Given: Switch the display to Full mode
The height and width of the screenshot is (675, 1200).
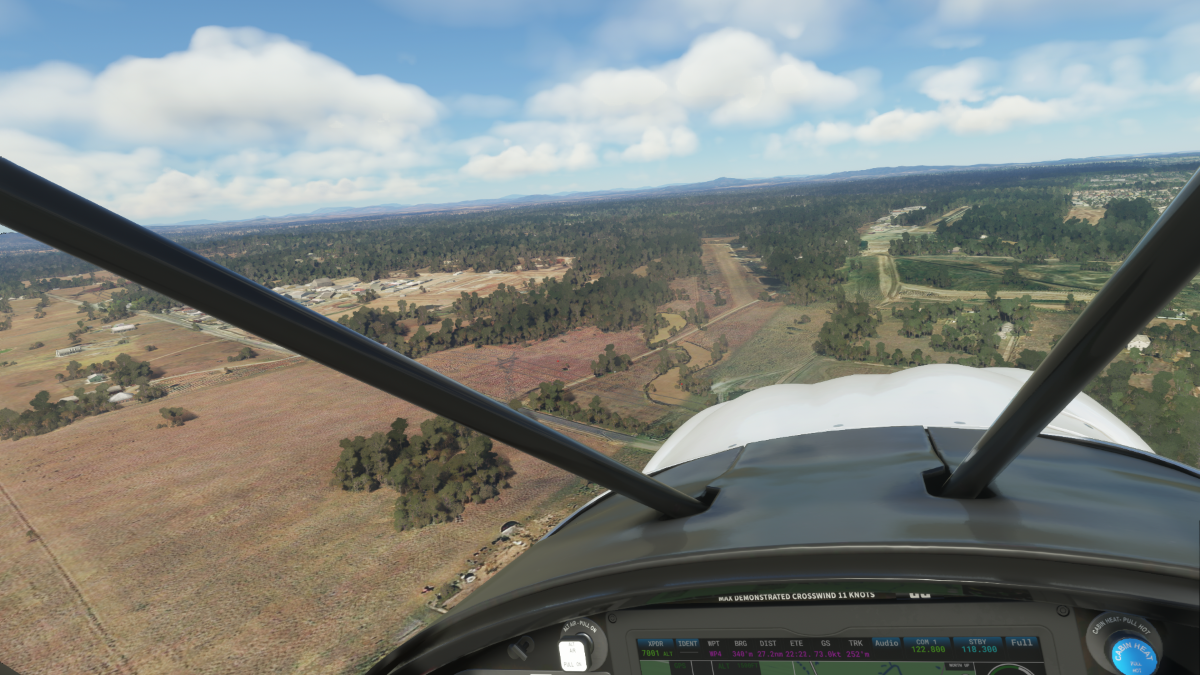Looking at the screenshot, I should click(1021, 642).
